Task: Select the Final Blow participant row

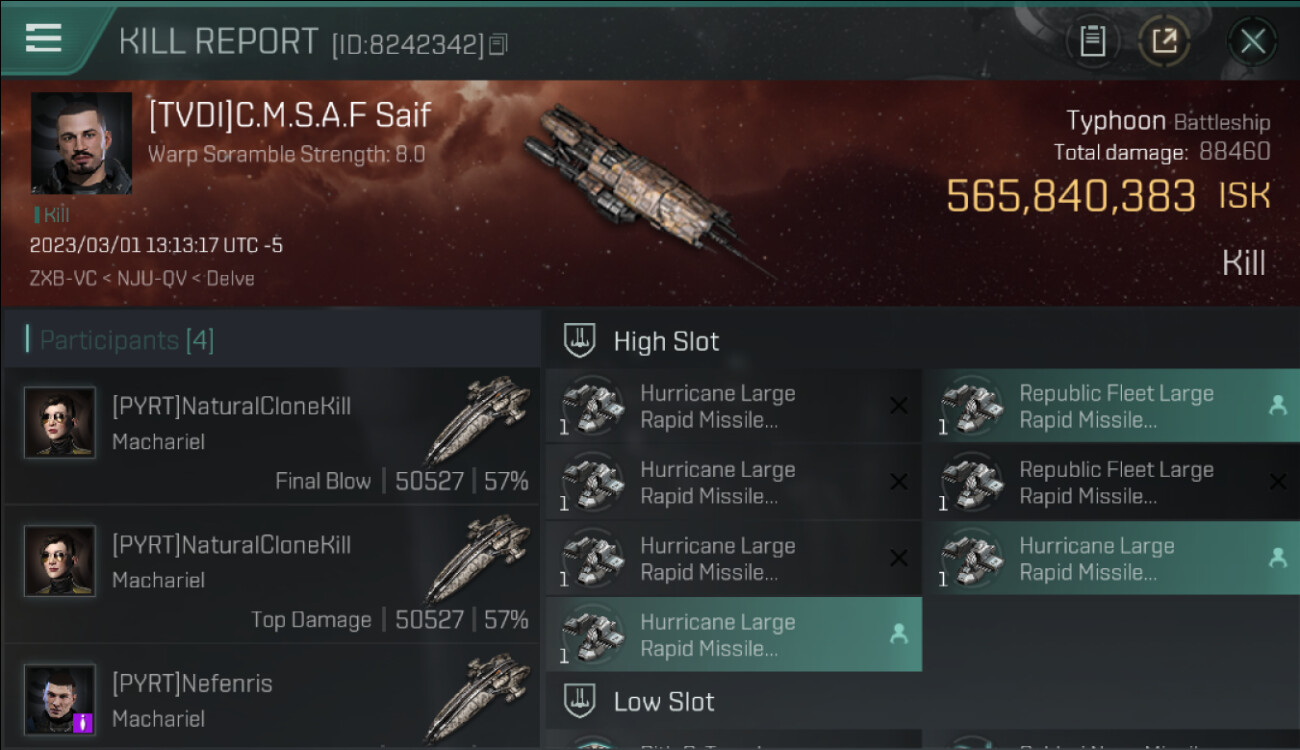Action: (272, 436)
